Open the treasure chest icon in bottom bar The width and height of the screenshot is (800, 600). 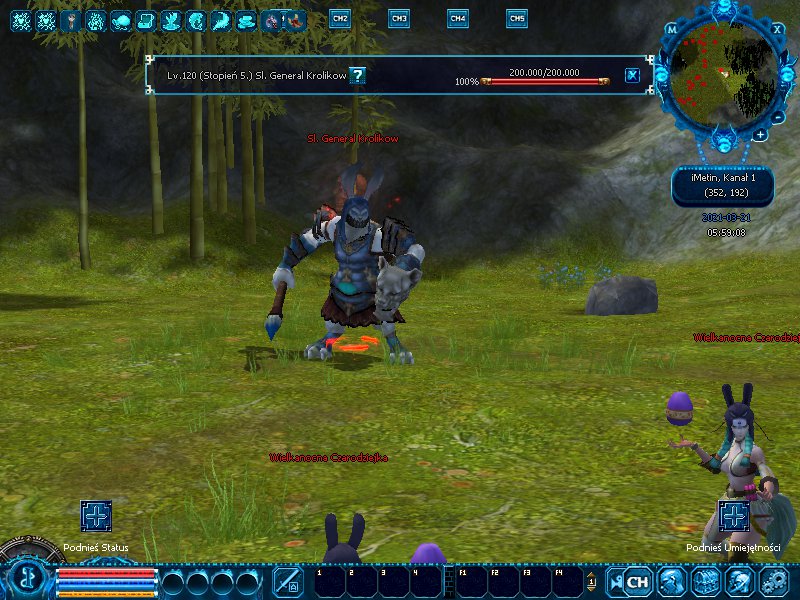[706, 580]
